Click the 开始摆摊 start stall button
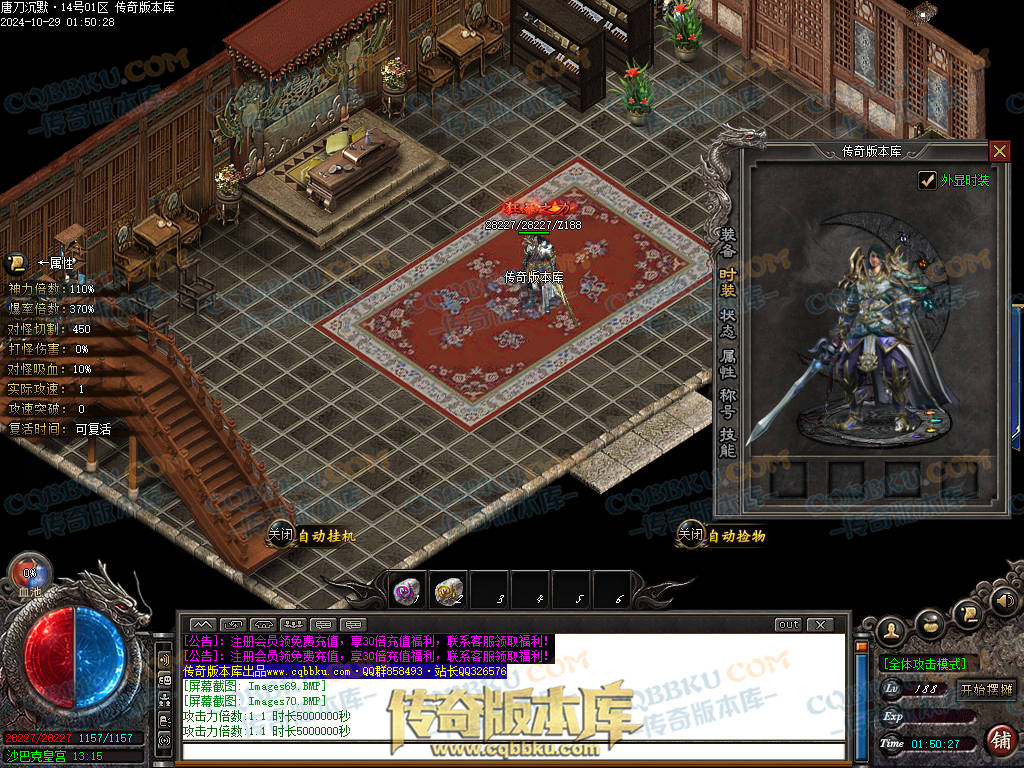Screen dimensions: 1024x768 [986, 689]
